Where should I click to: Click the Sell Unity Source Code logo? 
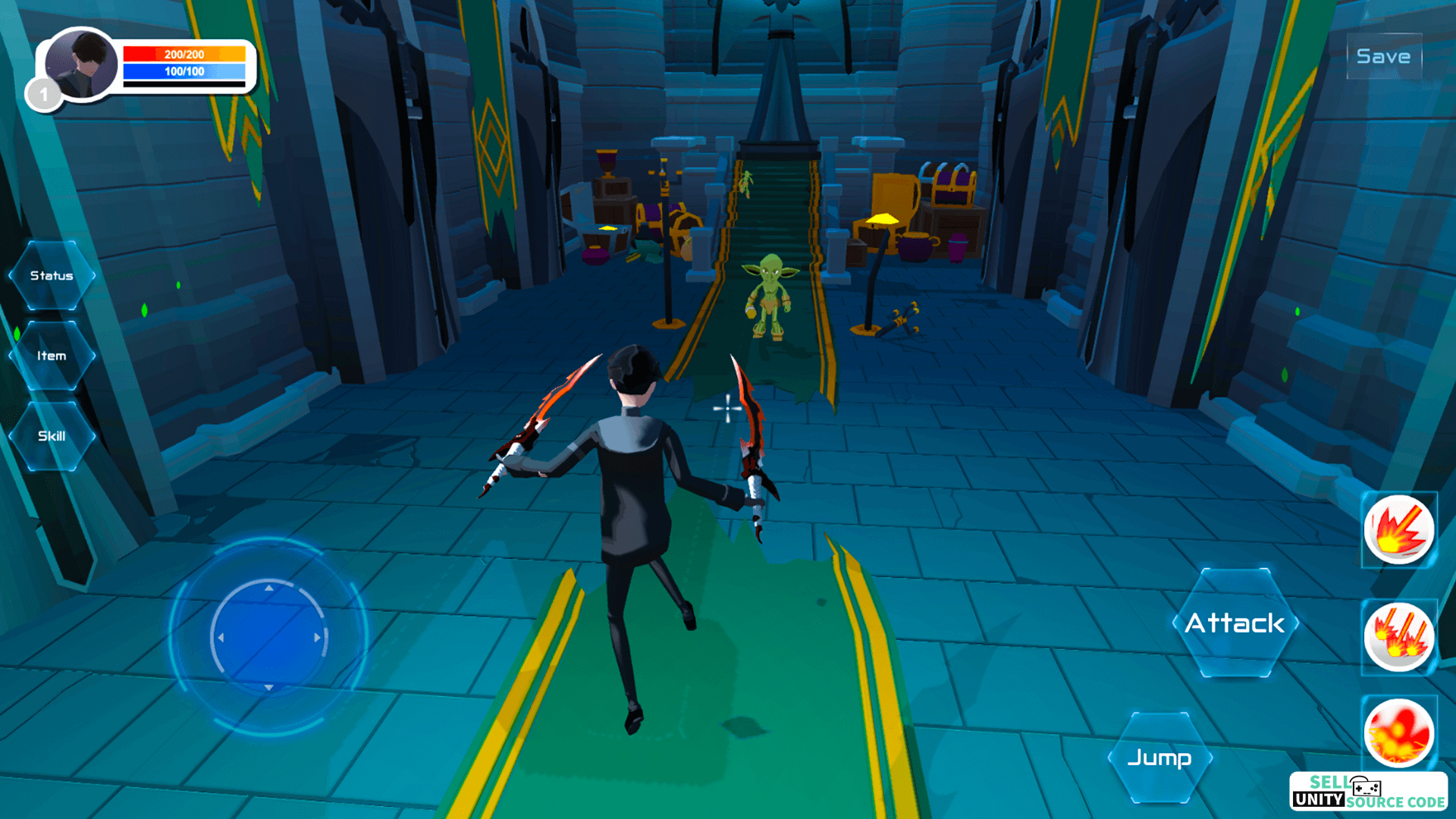pos(1368,792)
